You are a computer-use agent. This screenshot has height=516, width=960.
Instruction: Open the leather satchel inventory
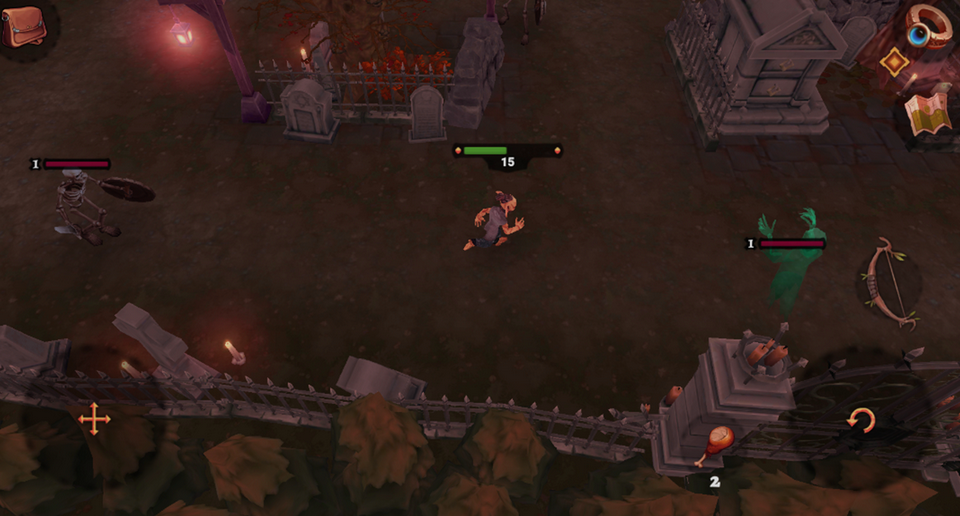click(24, 26)
